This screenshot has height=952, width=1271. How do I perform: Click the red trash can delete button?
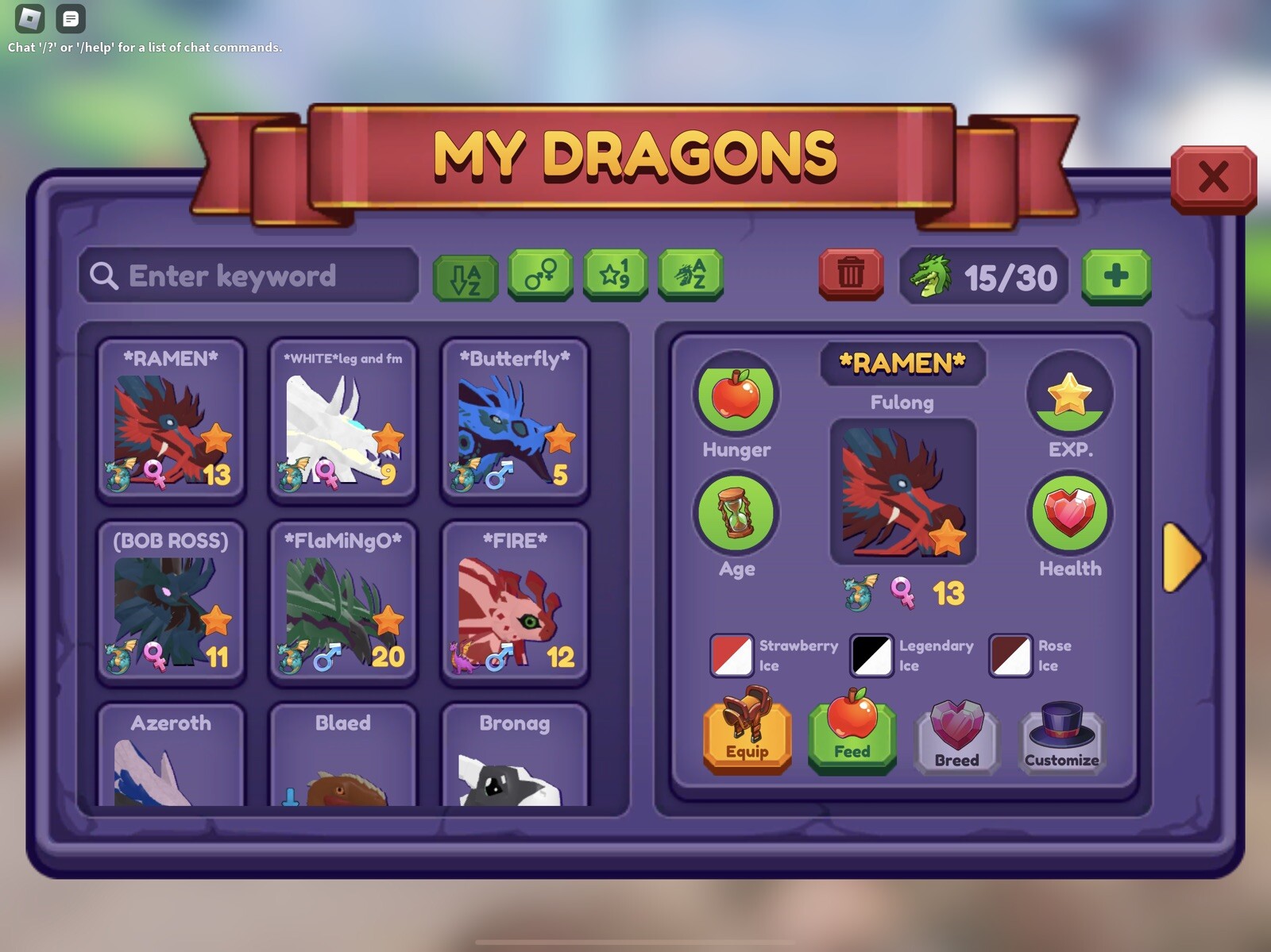(x=851, y=274)
